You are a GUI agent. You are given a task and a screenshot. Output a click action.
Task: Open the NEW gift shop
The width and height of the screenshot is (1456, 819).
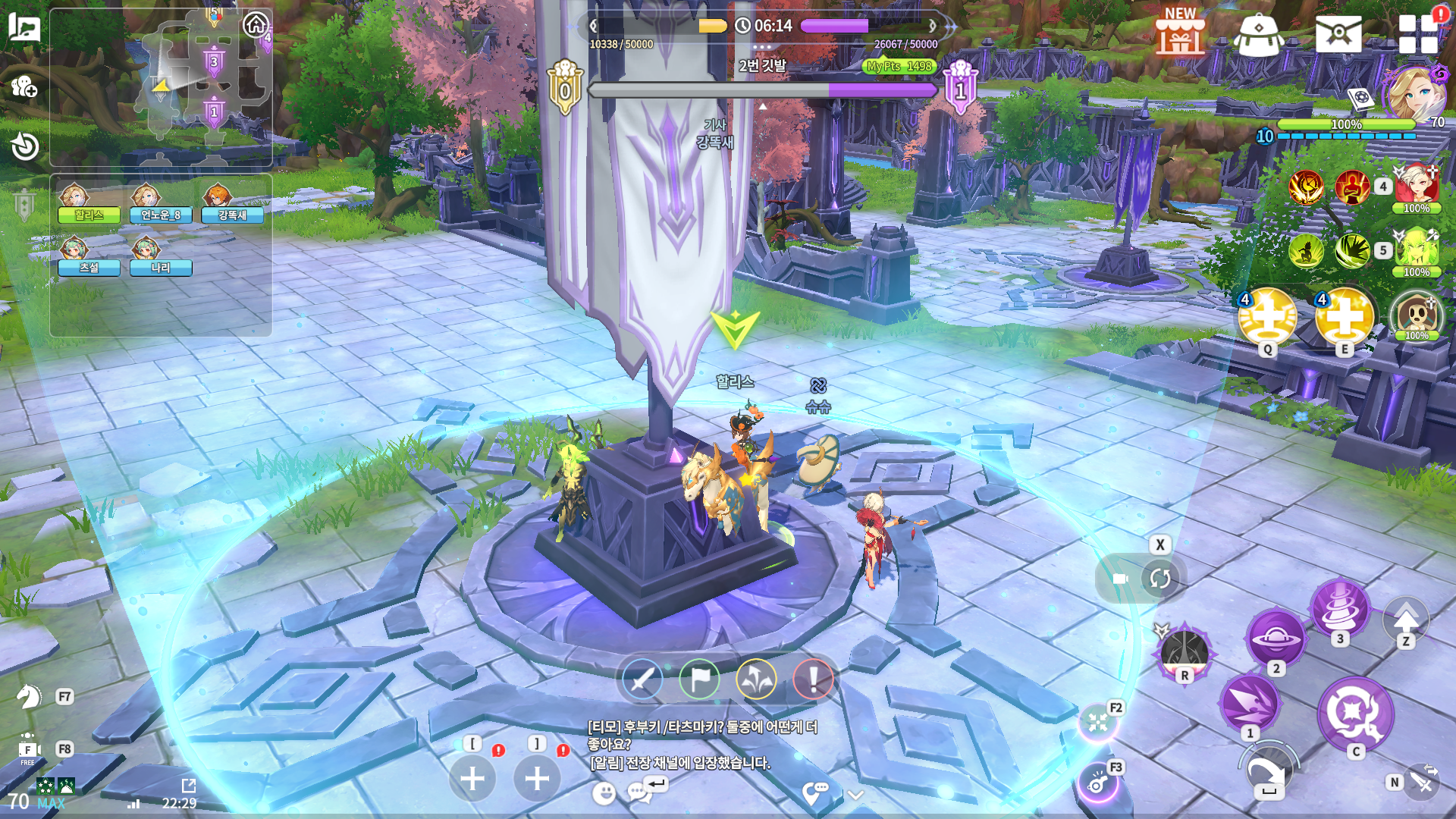(1179, 32)
